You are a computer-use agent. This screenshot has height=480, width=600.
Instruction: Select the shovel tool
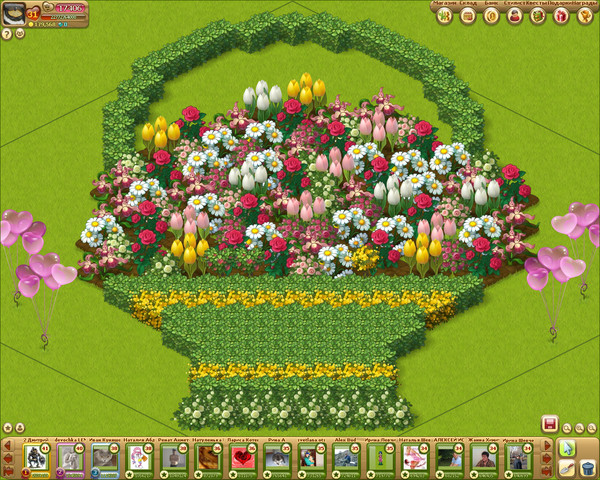click(x=566, y=467)
